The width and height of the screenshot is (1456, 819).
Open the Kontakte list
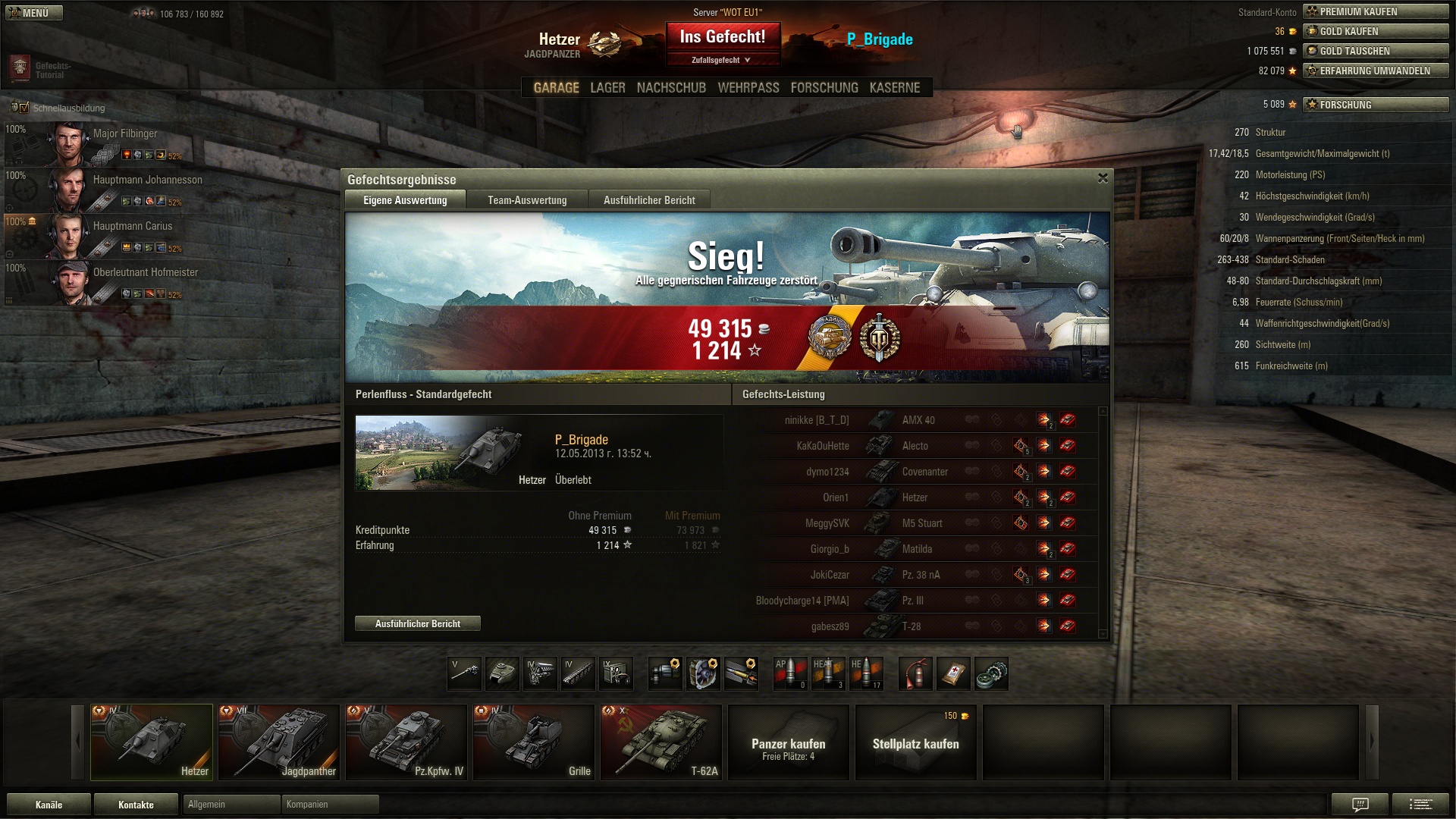(x=136, y=805)
